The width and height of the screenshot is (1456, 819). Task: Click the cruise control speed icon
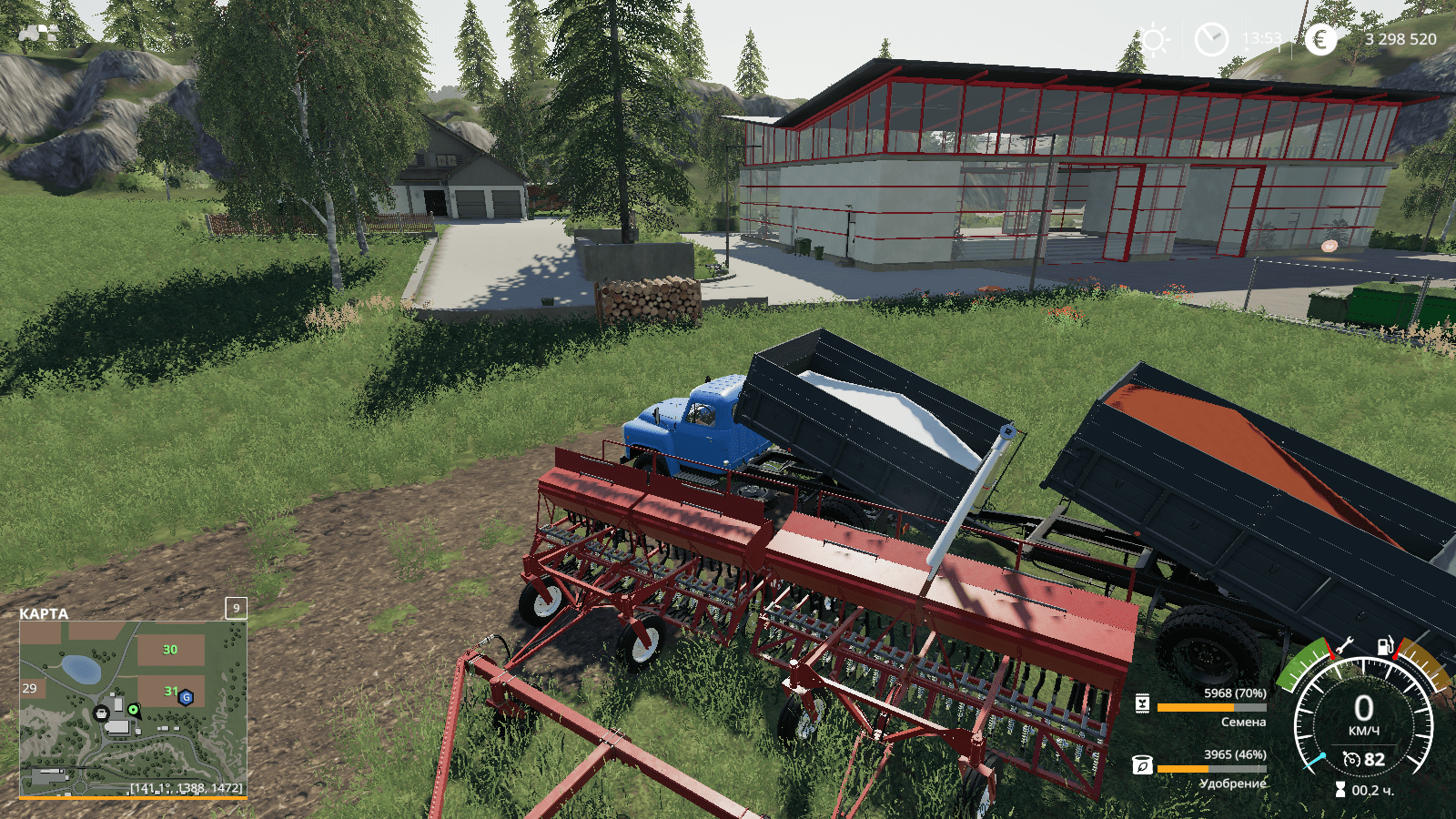click(x=1351, y=760)
